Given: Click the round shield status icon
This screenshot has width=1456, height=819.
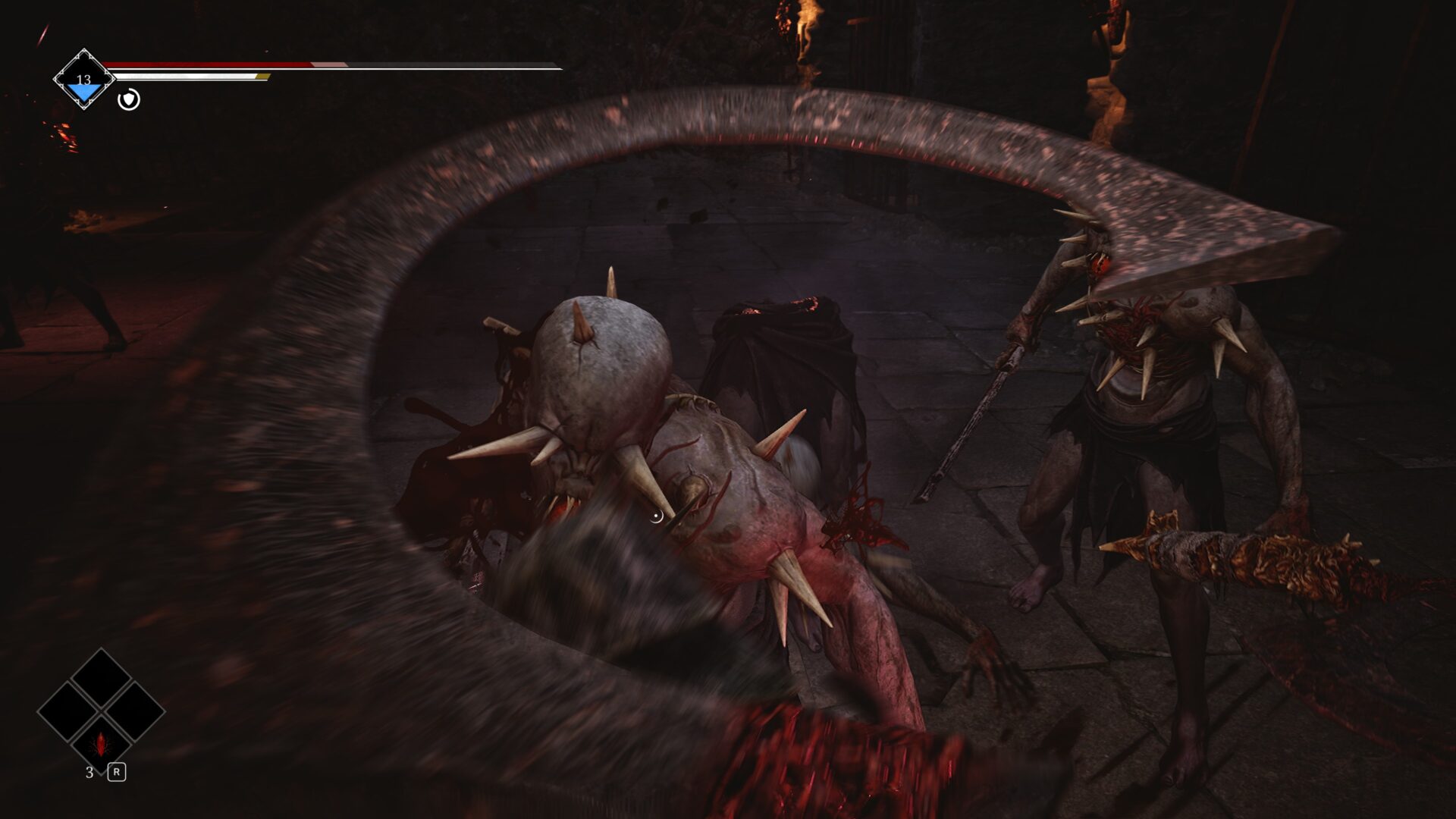Looking at the screenshot, I should pos(129,99).
